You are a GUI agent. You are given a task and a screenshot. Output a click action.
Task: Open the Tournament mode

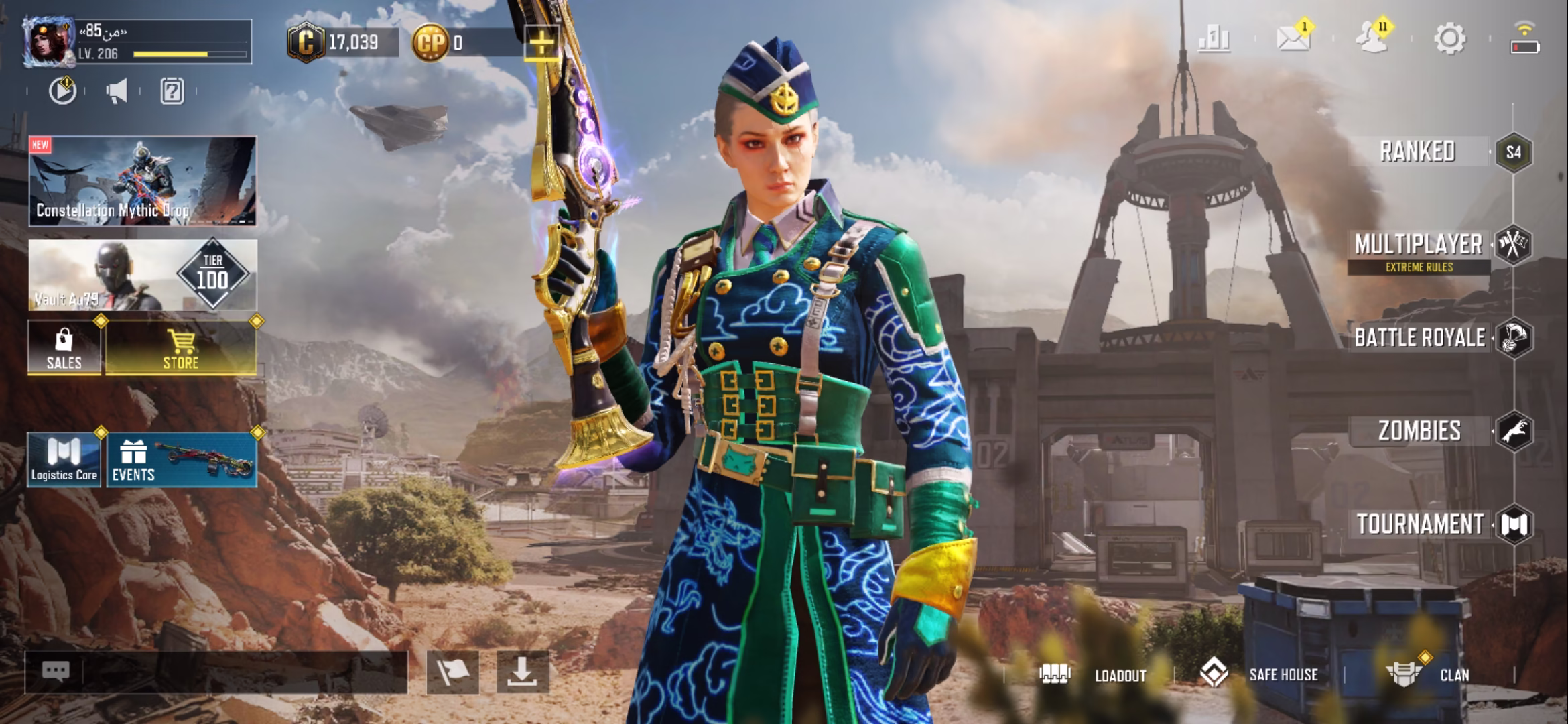tap(1420, 524)
